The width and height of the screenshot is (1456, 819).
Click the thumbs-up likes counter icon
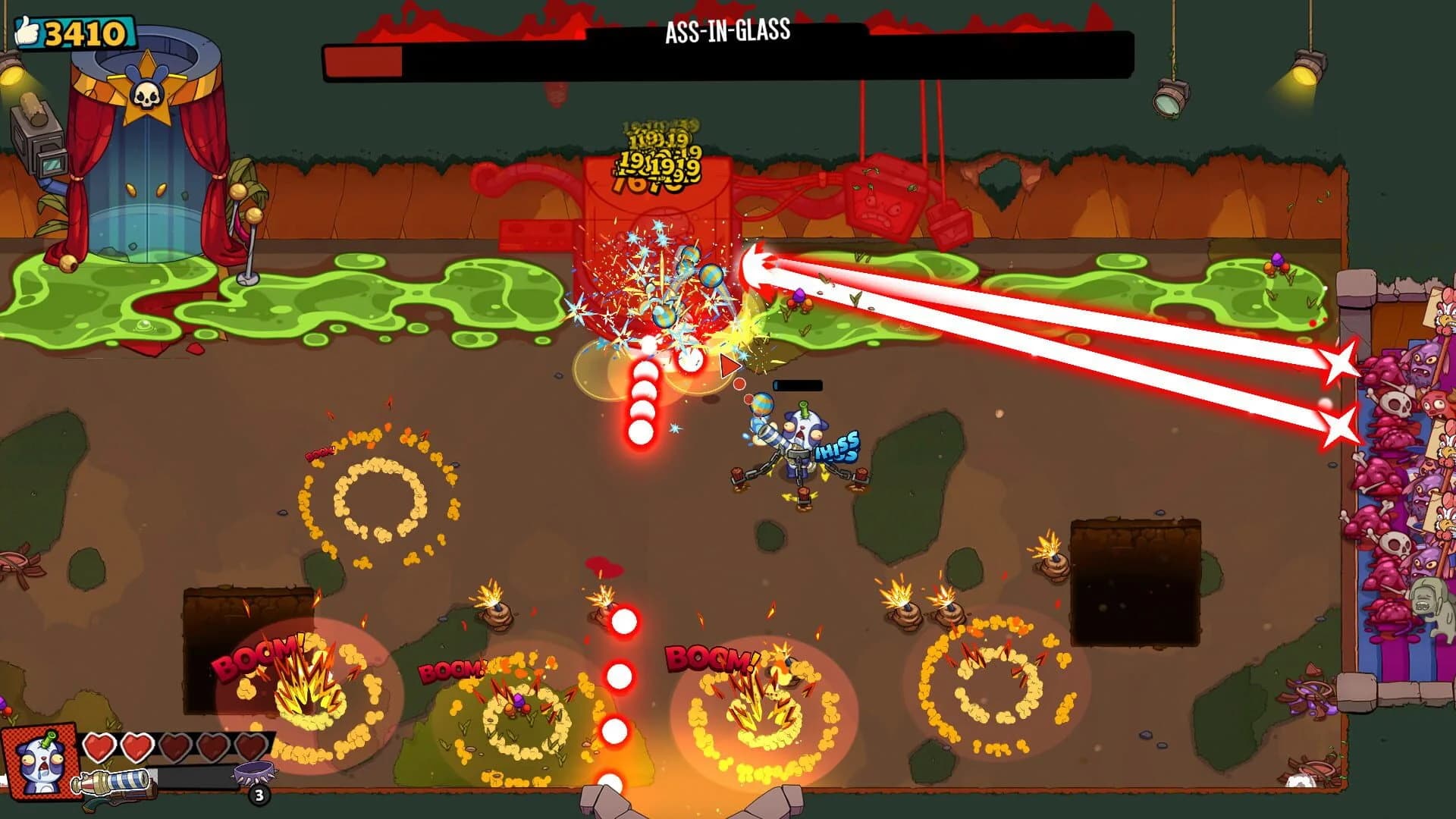pos(28,32)
